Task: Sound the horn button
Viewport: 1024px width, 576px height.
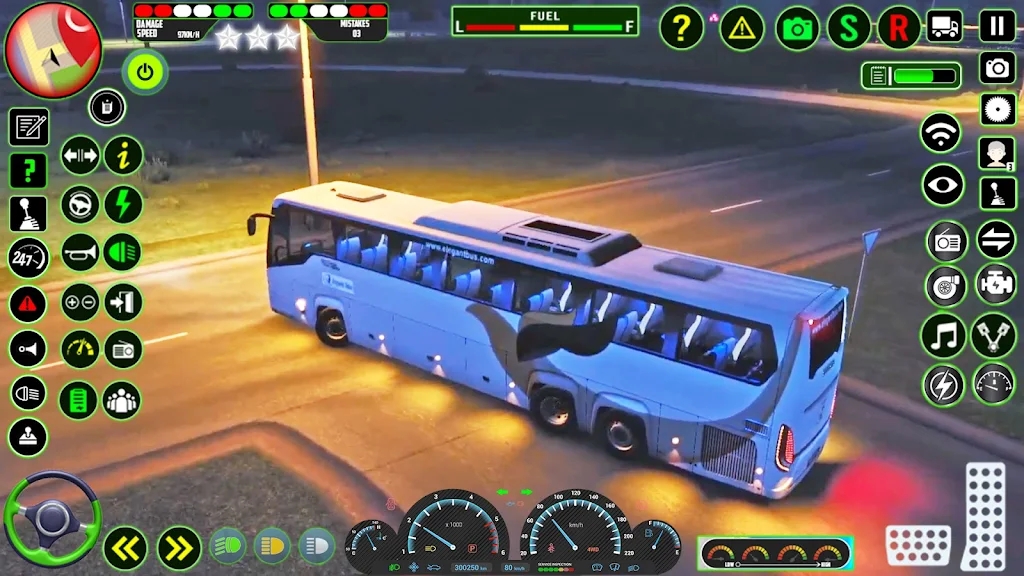Action: click(80, 252)
